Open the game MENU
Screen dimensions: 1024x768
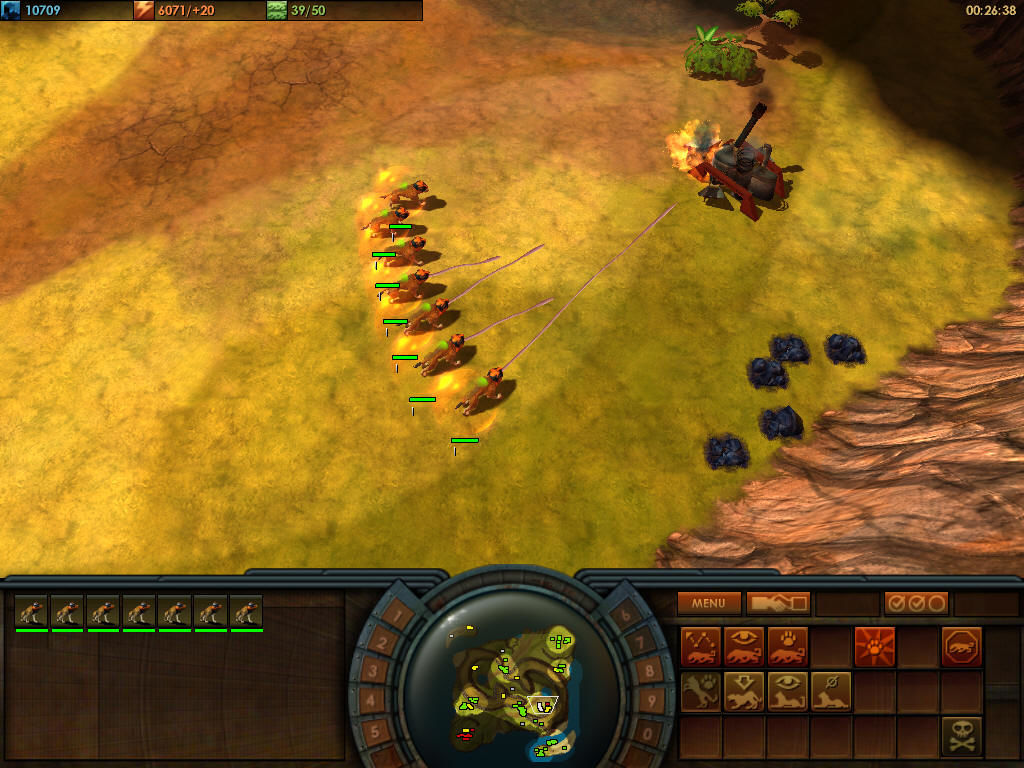[709, 603]
